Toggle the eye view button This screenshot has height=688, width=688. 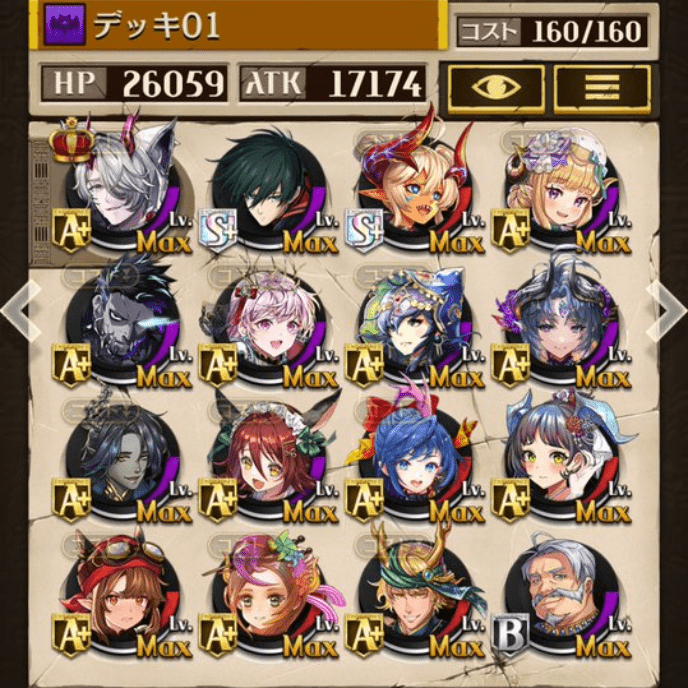[x=496, y=87]
